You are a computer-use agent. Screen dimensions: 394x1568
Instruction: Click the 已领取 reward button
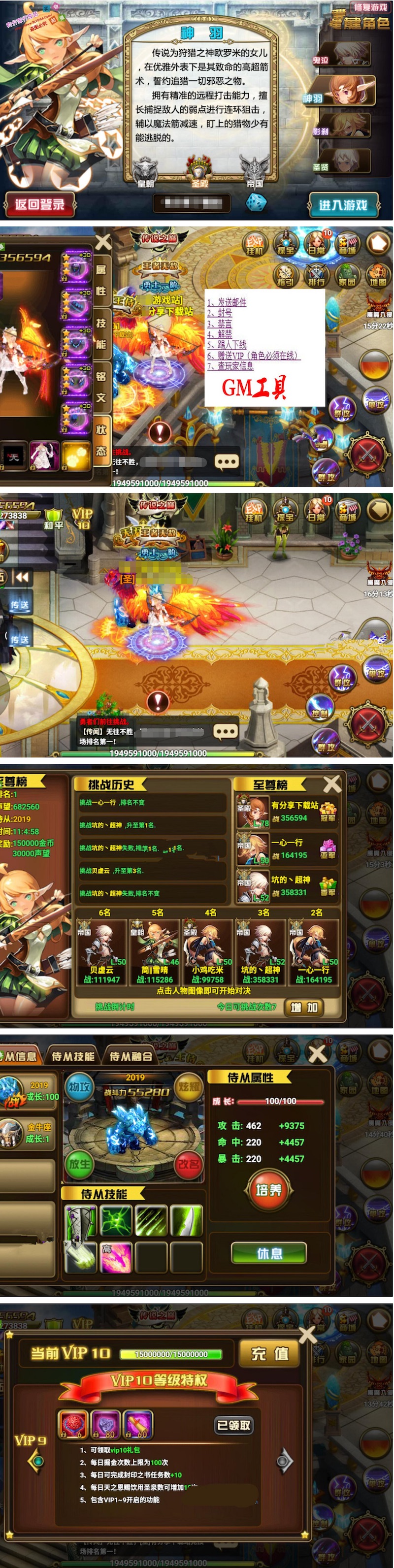234,1425
